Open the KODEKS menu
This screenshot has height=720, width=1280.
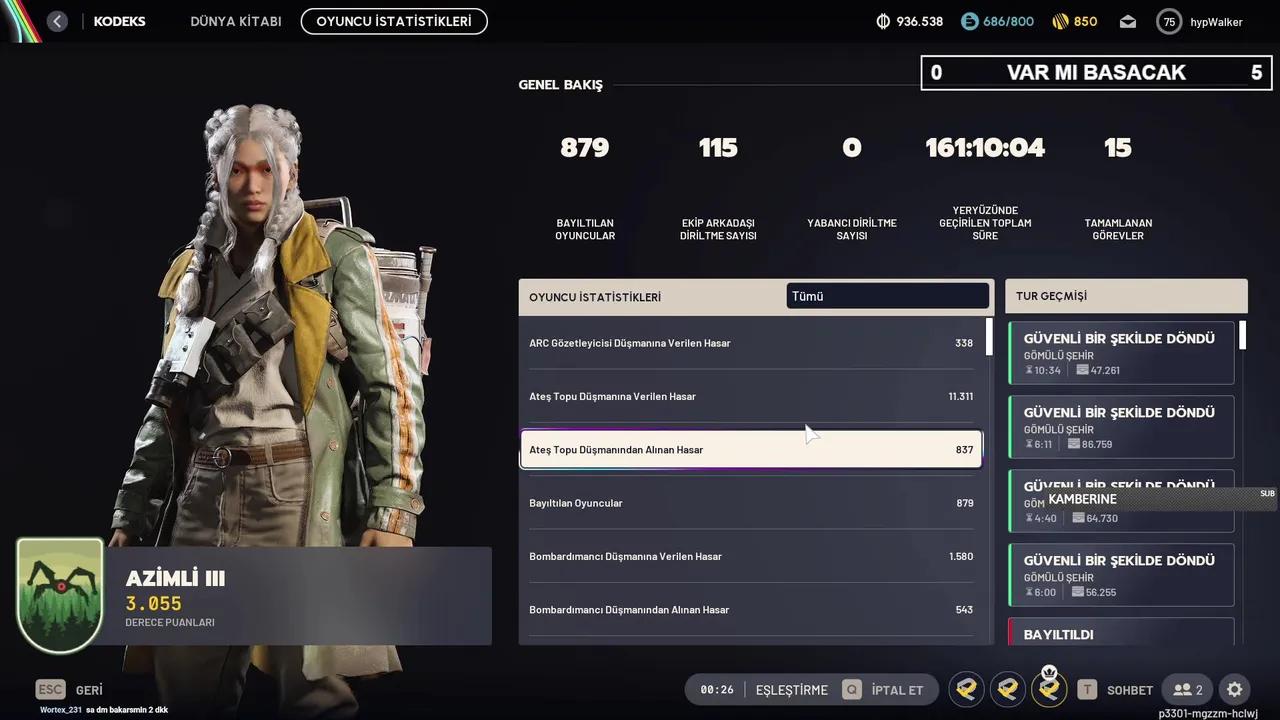(x=119, y=21)
